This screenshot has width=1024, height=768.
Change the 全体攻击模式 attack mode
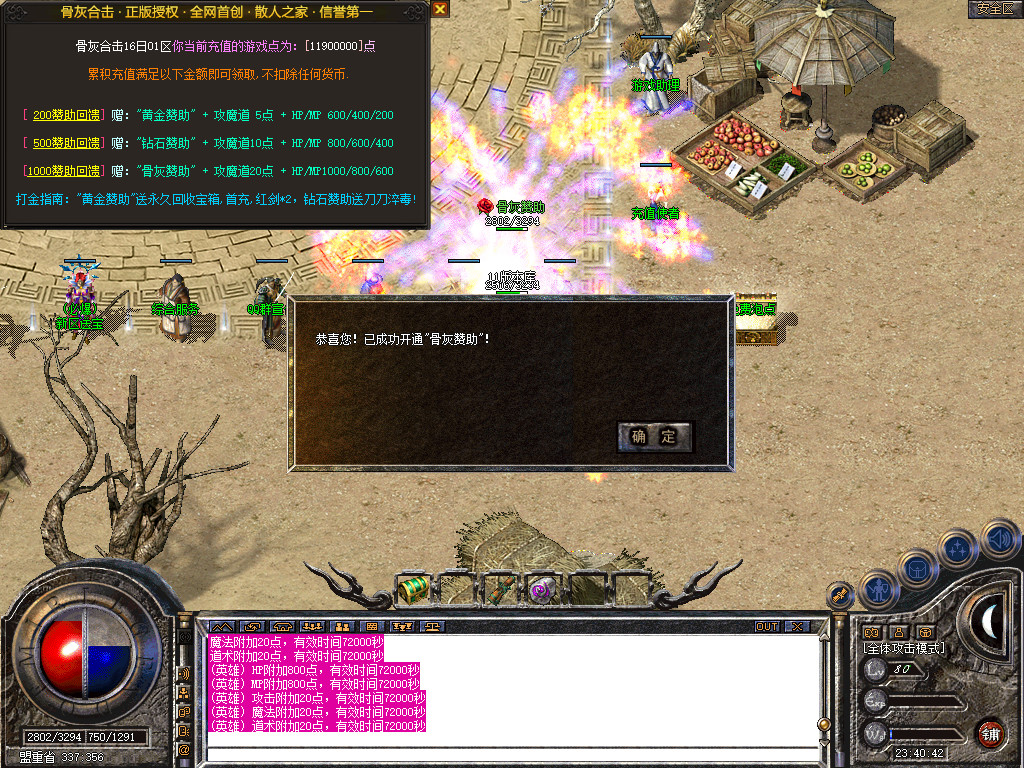tap(904, 648)
